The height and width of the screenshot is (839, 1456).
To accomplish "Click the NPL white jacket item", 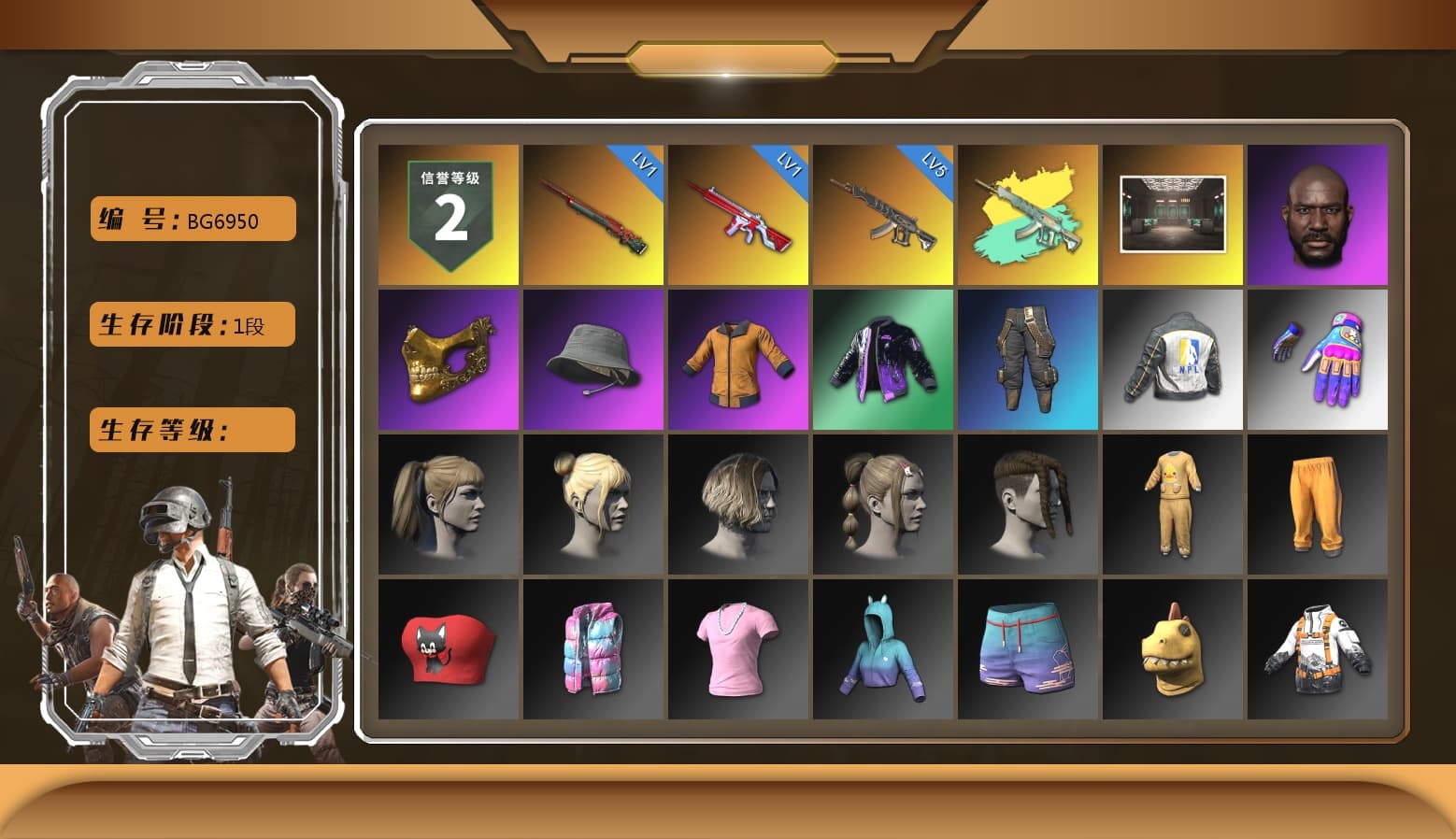I will pos(1173,360).
